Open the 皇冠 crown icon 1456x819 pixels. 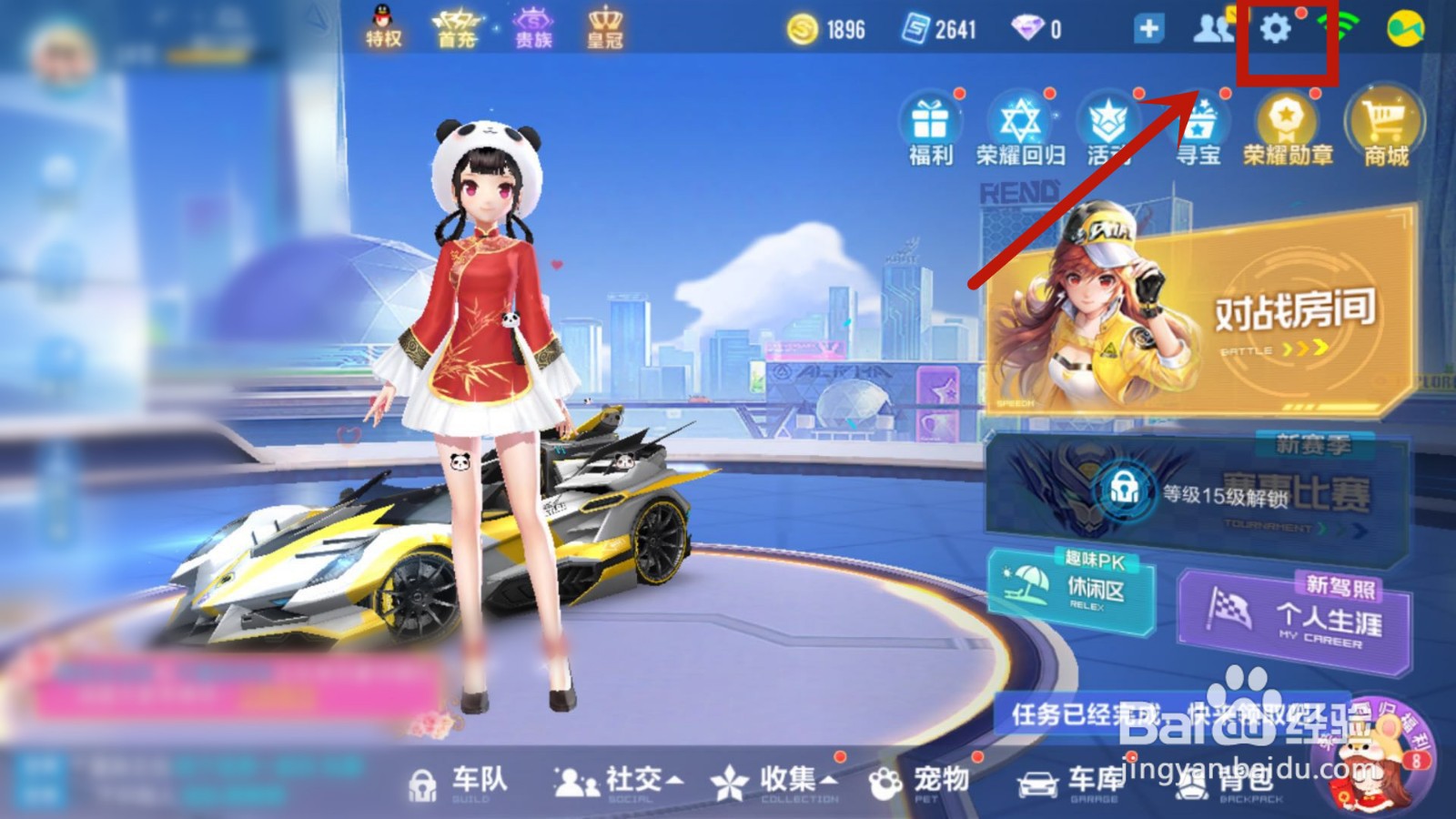[605, 20]
